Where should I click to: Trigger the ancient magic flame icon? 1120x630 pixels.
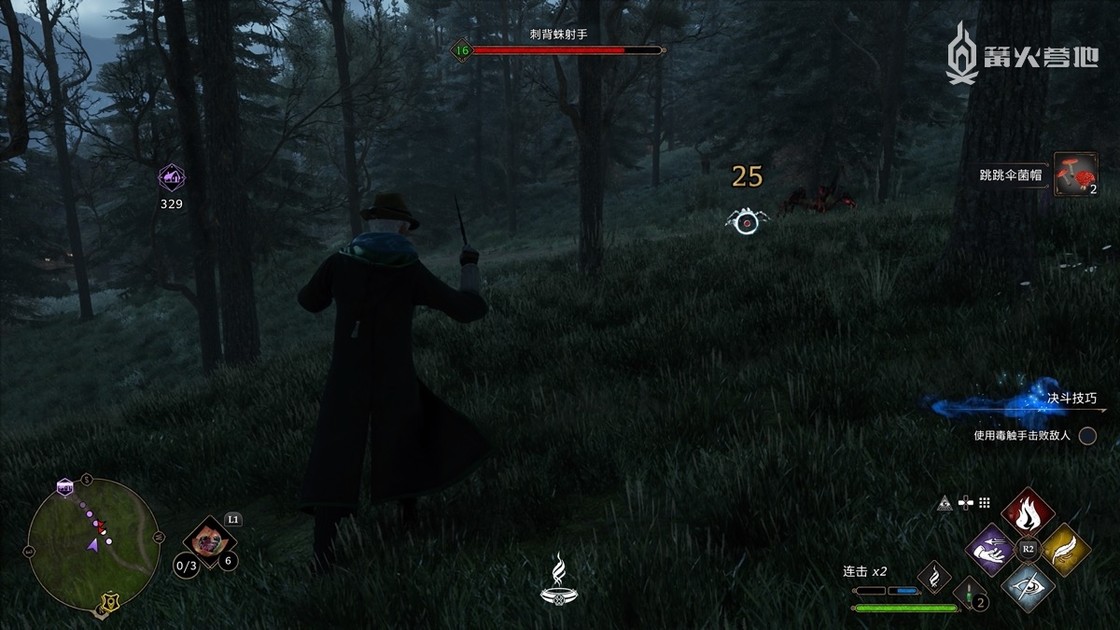pos(934,575)
